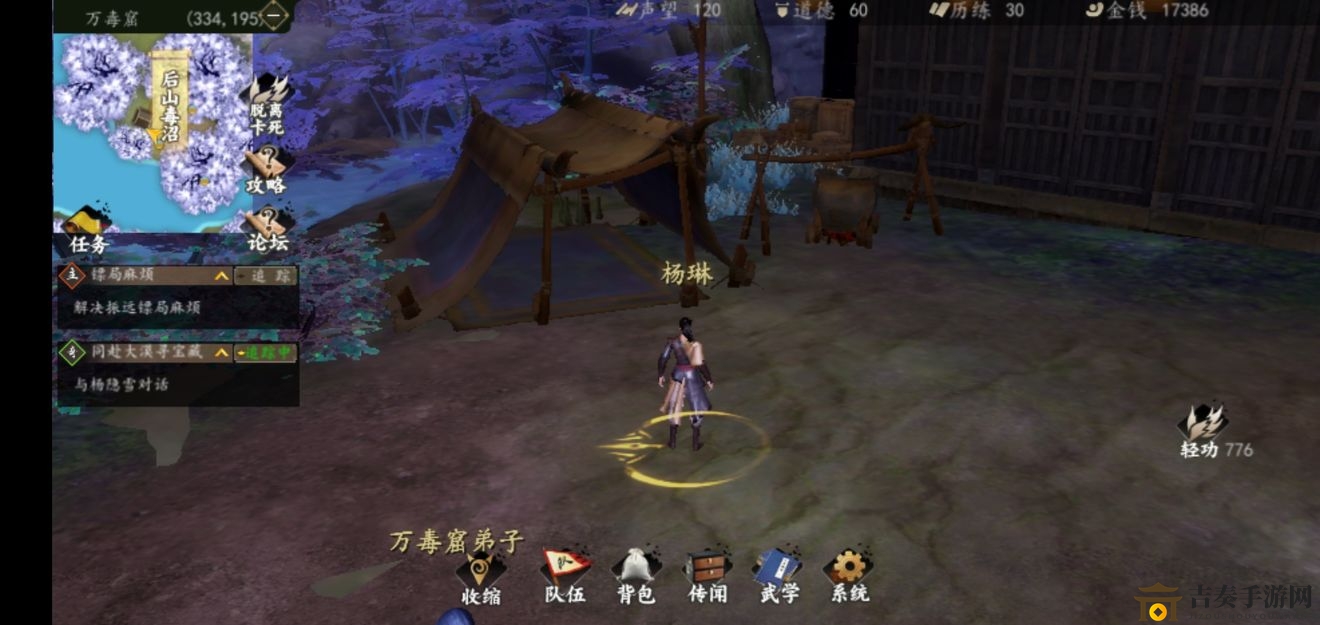Viewport: 1320px width, 625px height.
Task: Activate the 轻功 lightness skill
Action: (x=1202, y=431)
